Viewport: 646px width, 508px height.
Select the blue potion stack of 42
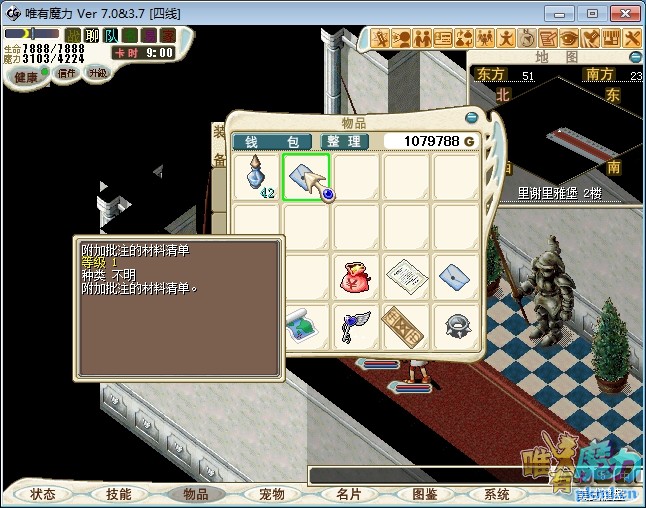tap(258, 177)
